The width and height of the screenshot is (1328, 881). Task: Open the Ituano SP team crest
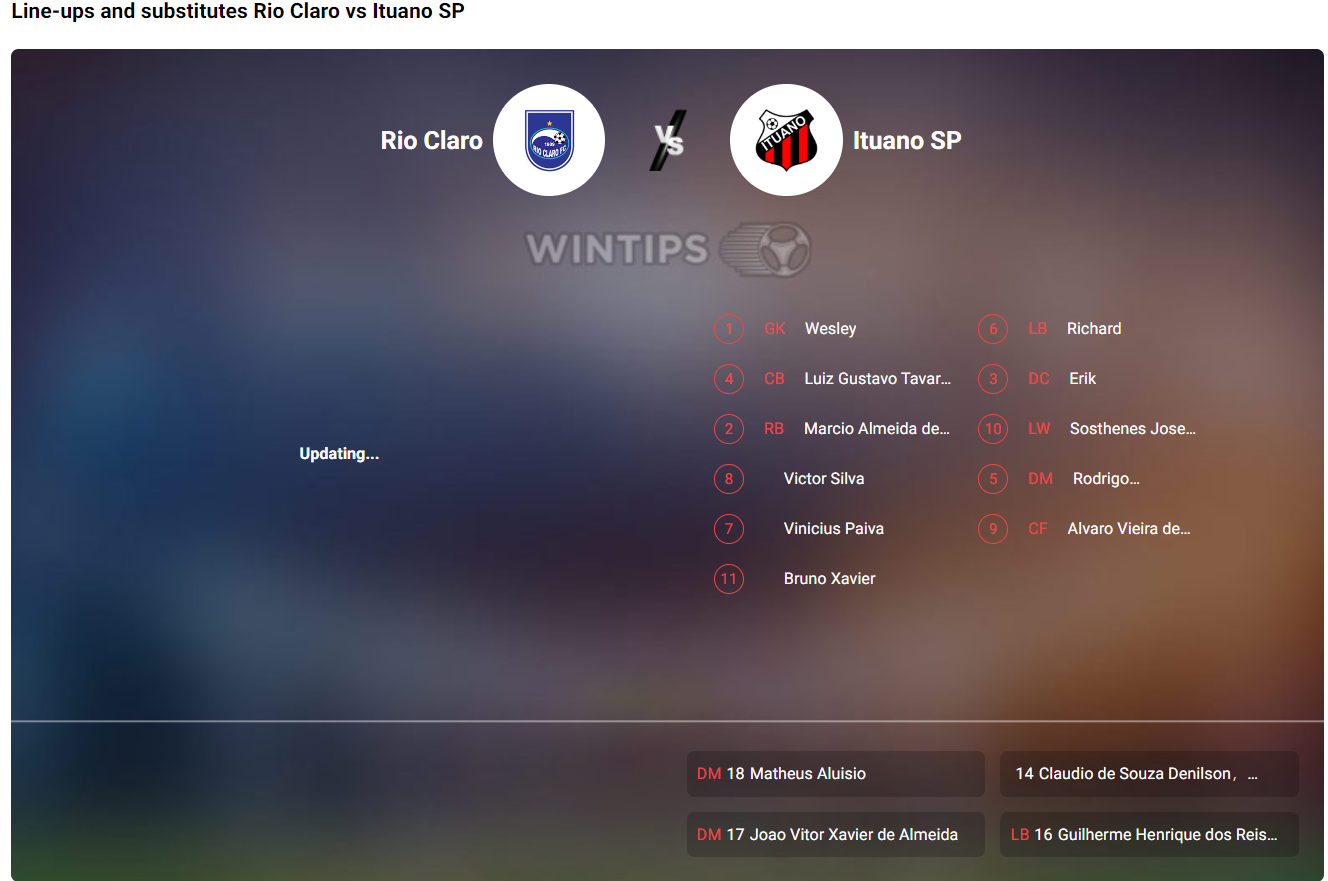[786, 140]
